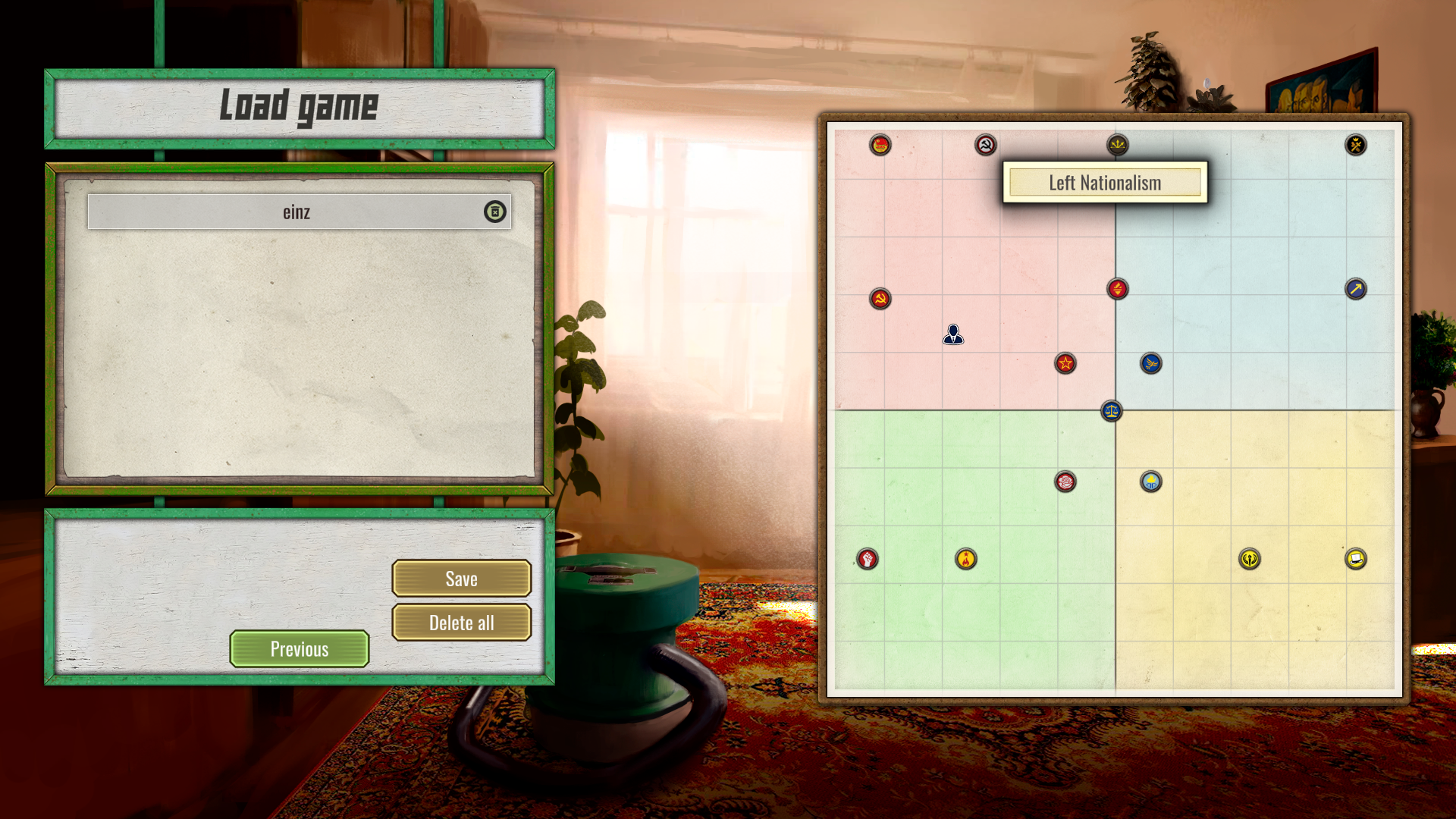Choose the yellow and black torch emblem icon
1456x819 pixels.
1250,559
